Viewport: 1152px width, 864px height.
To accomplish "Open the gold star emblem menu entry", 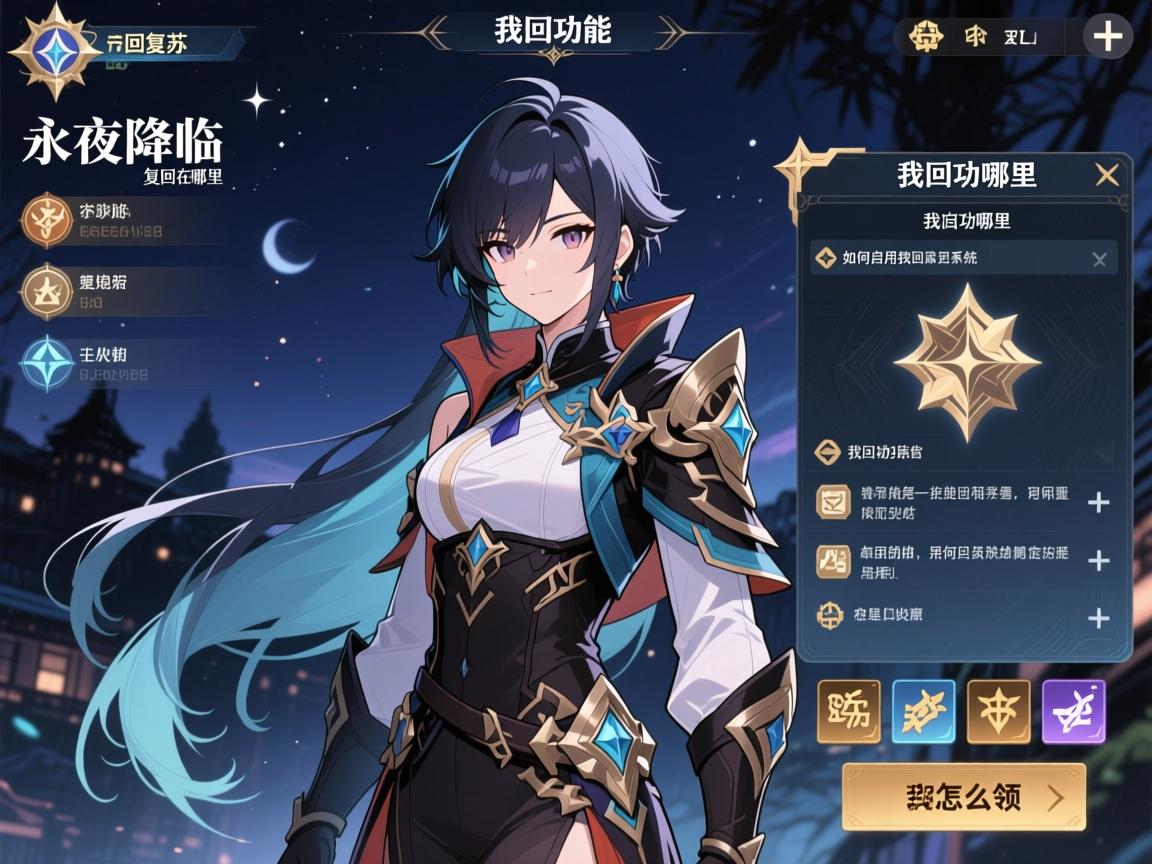I will click(46, 290).
